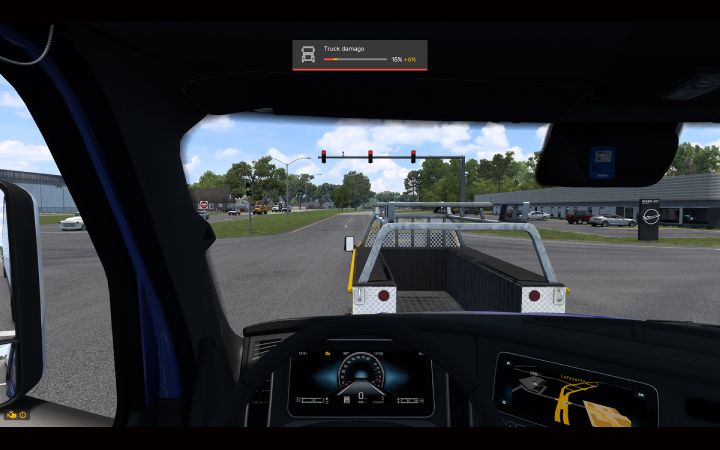The width and height of the screenshot is (720, 450).
Task: Click the Truck damage notification popup
Action: [x=360, y=55]
